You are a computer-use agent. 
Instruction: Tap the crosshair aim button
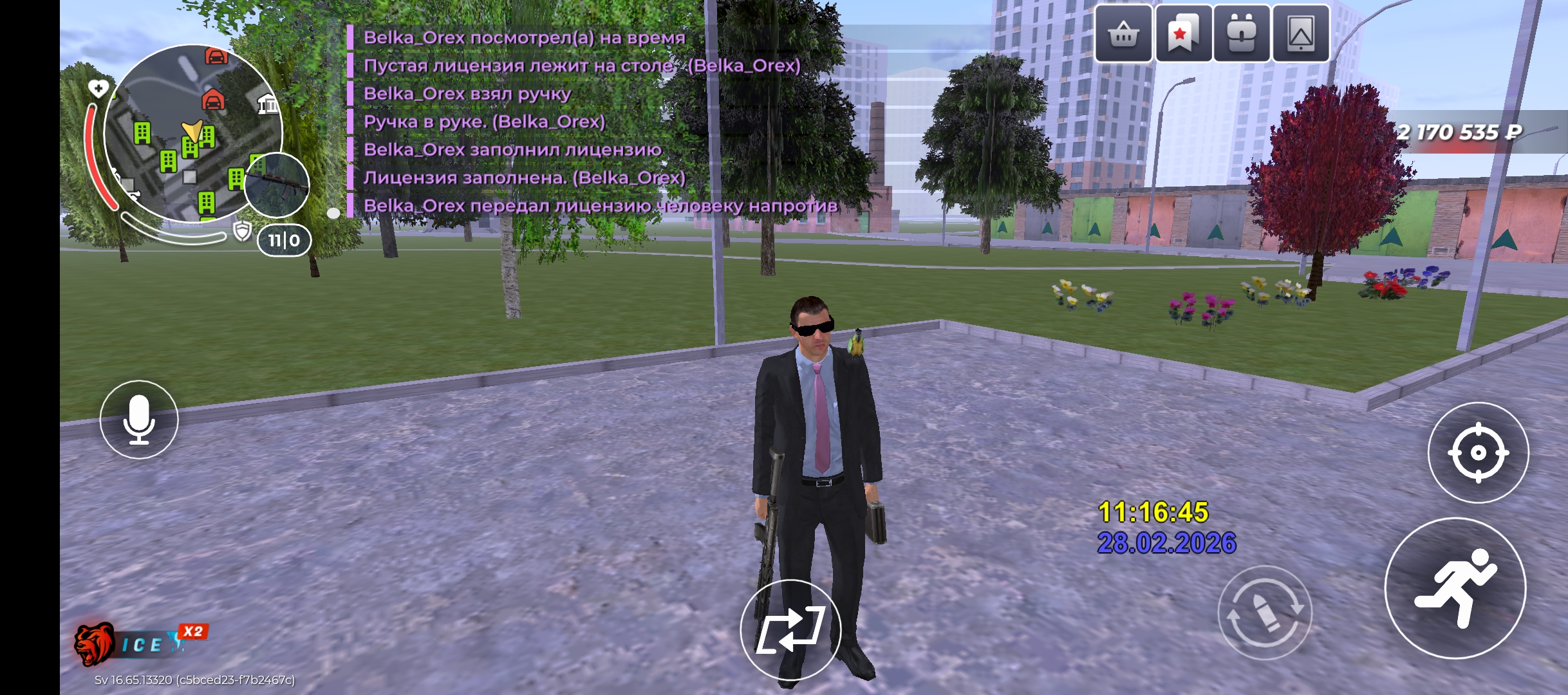coord(1478,453)
